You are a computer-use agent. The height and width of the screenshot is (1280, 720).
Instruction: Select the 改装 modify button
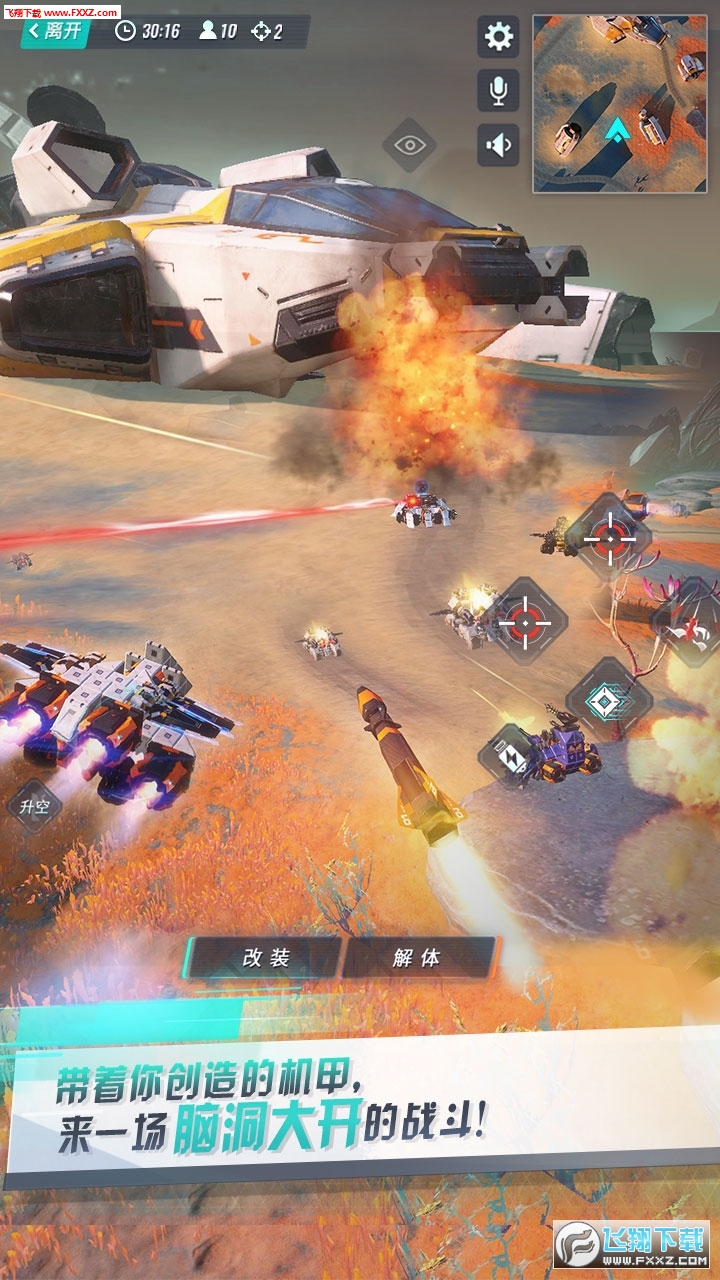[266, 958]
